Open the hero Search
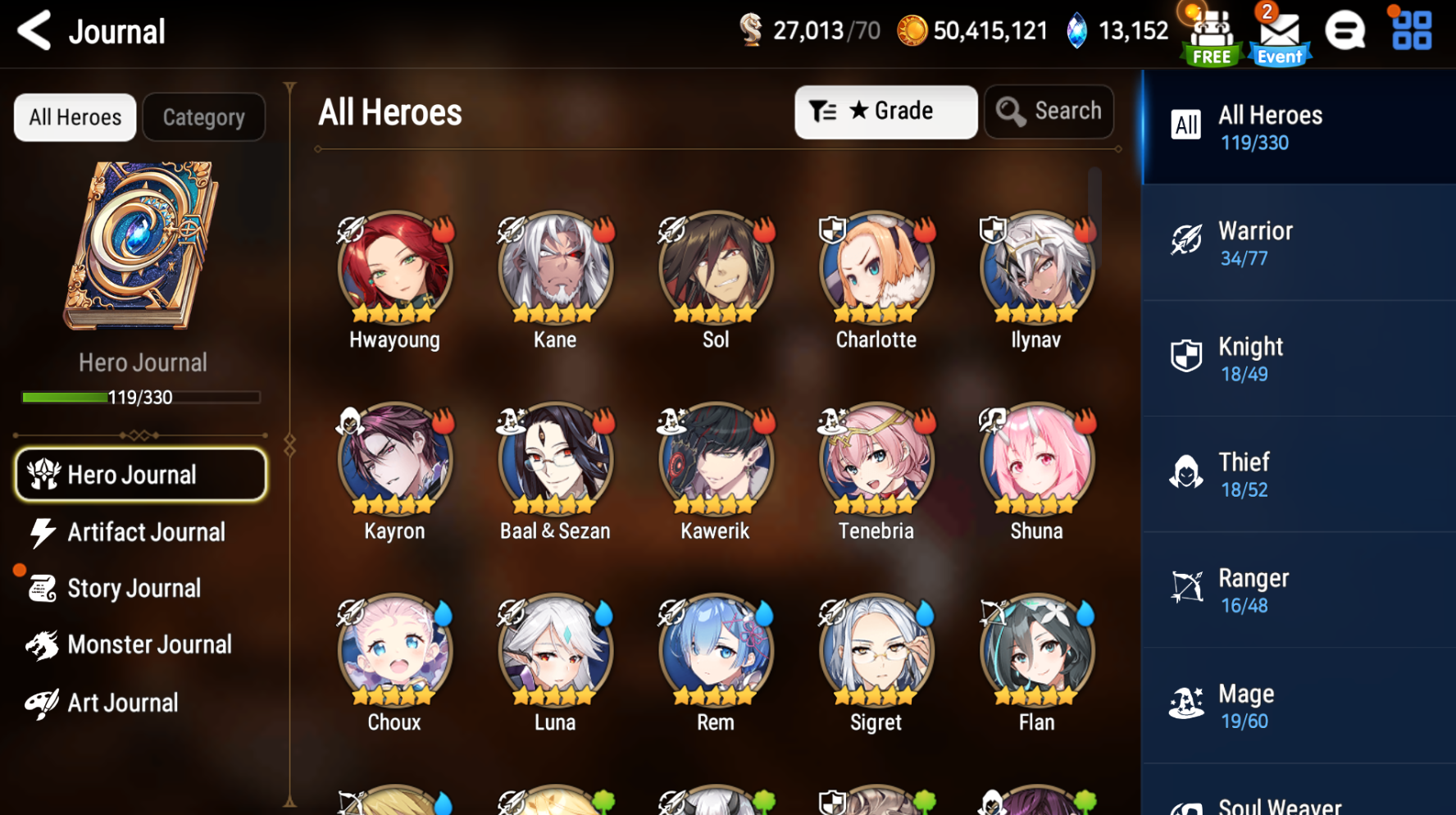 [1049, 112]
